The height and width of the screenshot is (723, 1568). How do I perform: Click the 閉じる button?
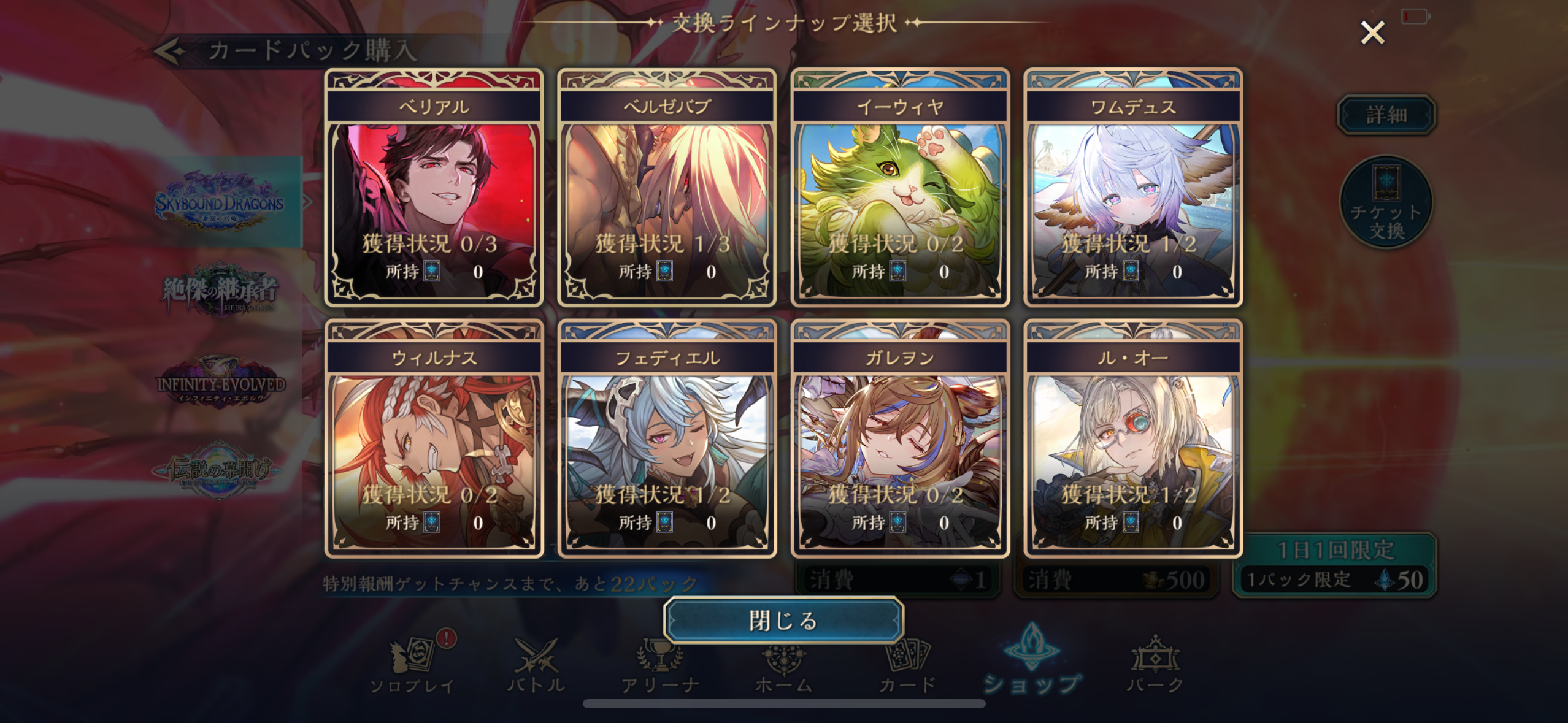coord(783,620)
